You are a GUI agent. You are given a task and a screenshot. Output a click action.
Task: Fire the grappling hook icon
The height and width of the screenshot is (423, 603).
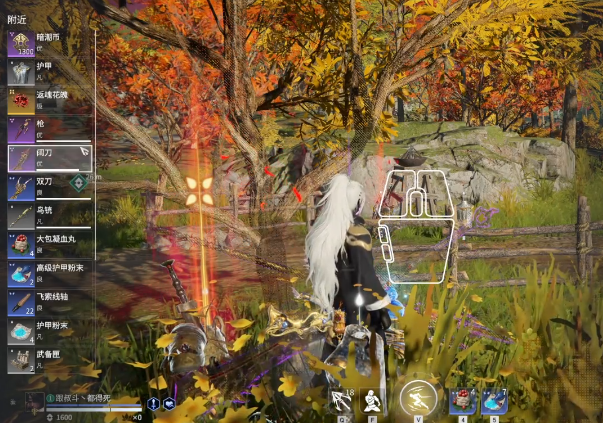pyautogui.click(x=341, y=400)
